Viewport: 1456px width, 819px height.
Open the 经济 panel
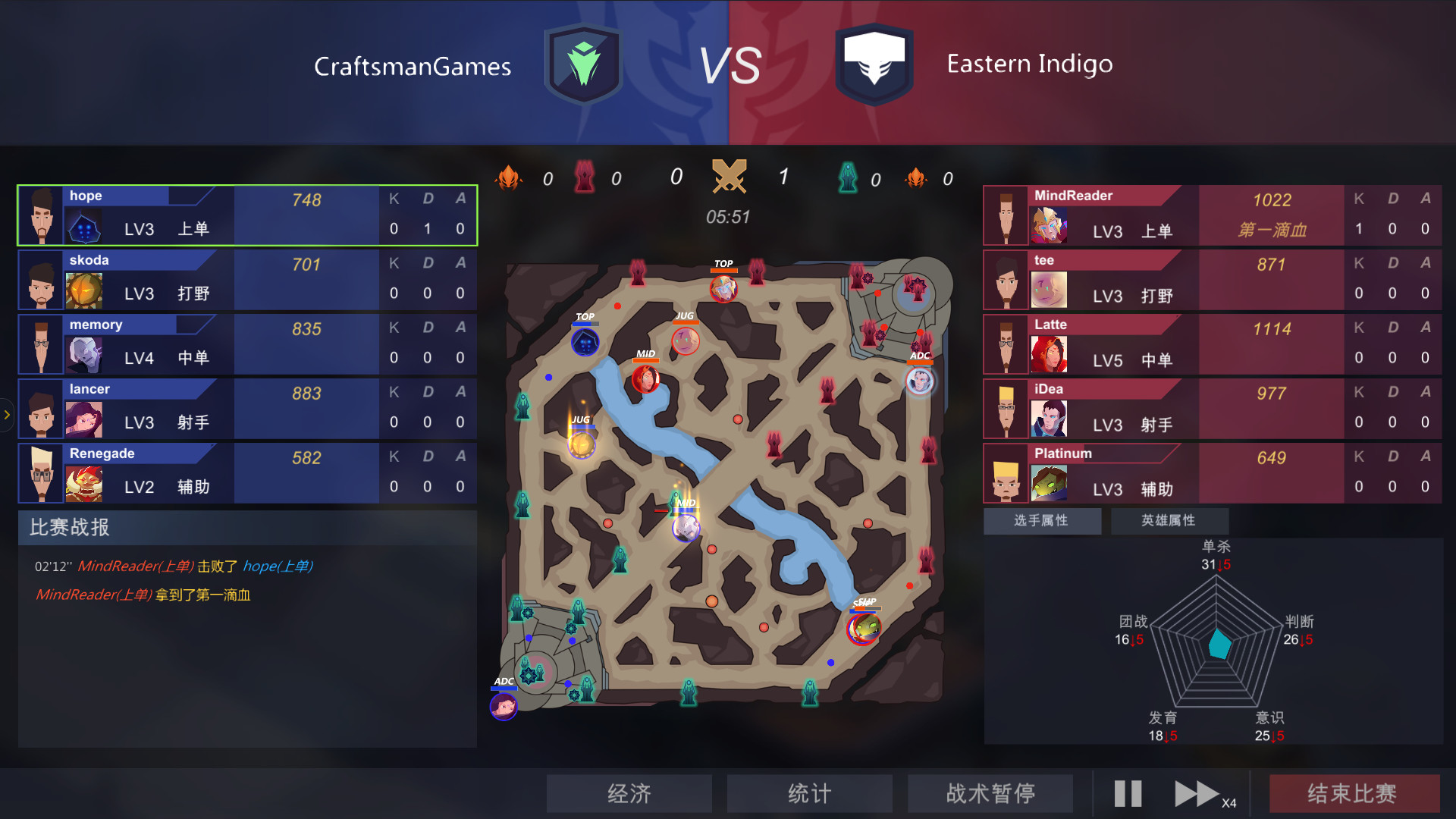pos(629,793)
